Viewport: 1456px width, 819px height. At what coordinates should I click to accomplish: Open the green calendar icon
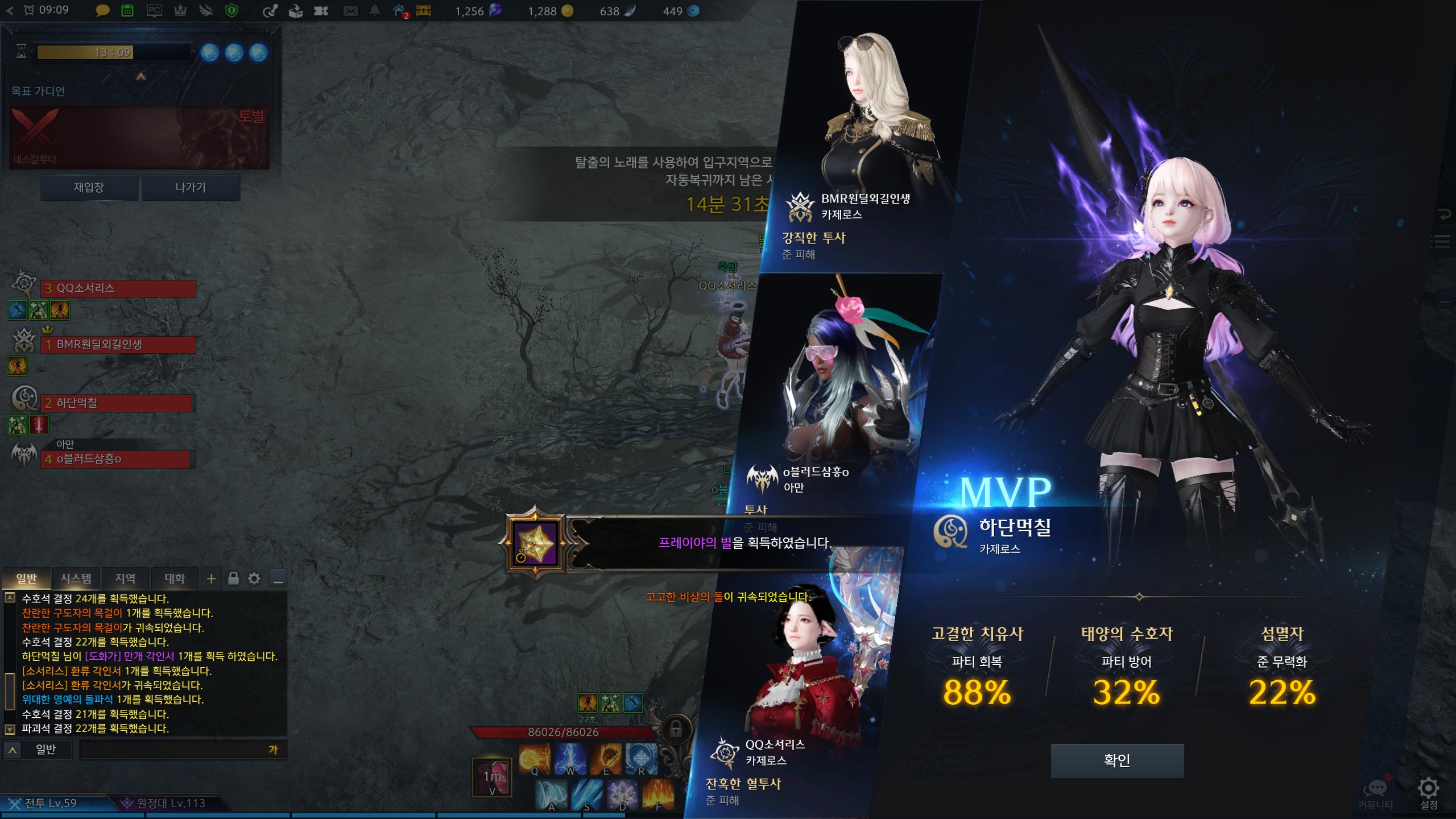point(127,11)
